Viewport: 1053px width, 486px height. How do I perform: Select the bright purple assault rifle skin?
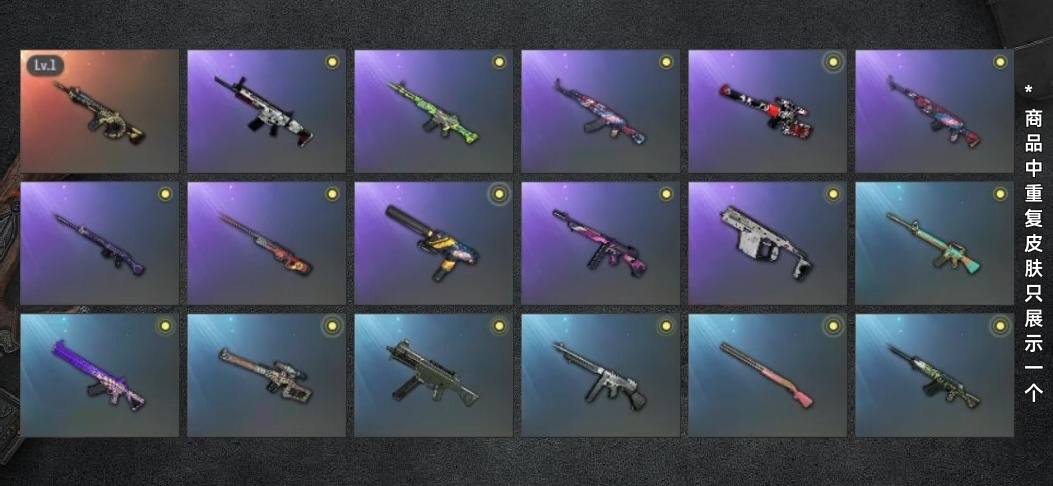pos(100,375)
